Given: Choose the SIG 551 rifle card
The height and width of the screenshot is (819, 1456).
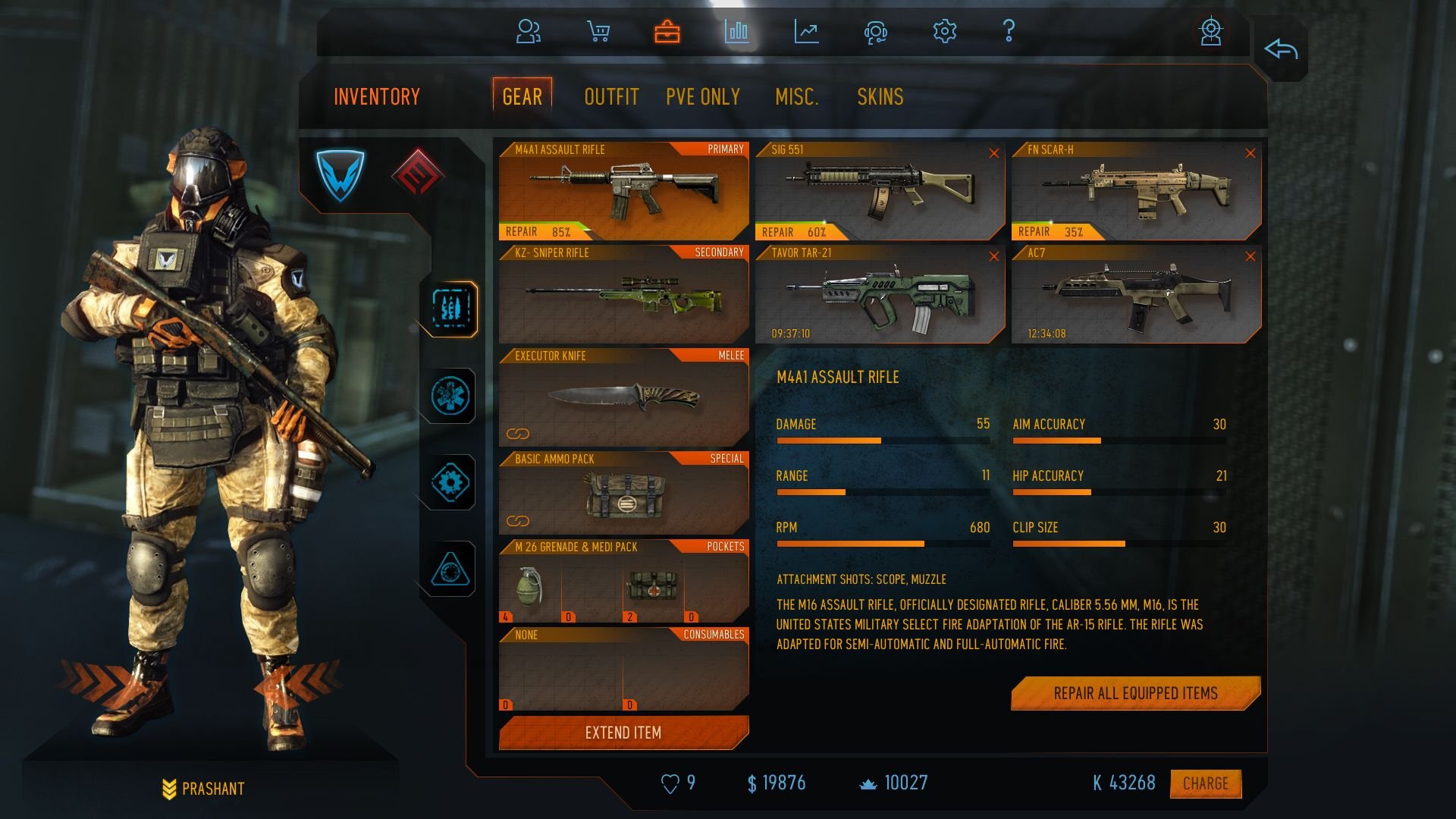Looking at the screenshot, I should click(880, 191).
